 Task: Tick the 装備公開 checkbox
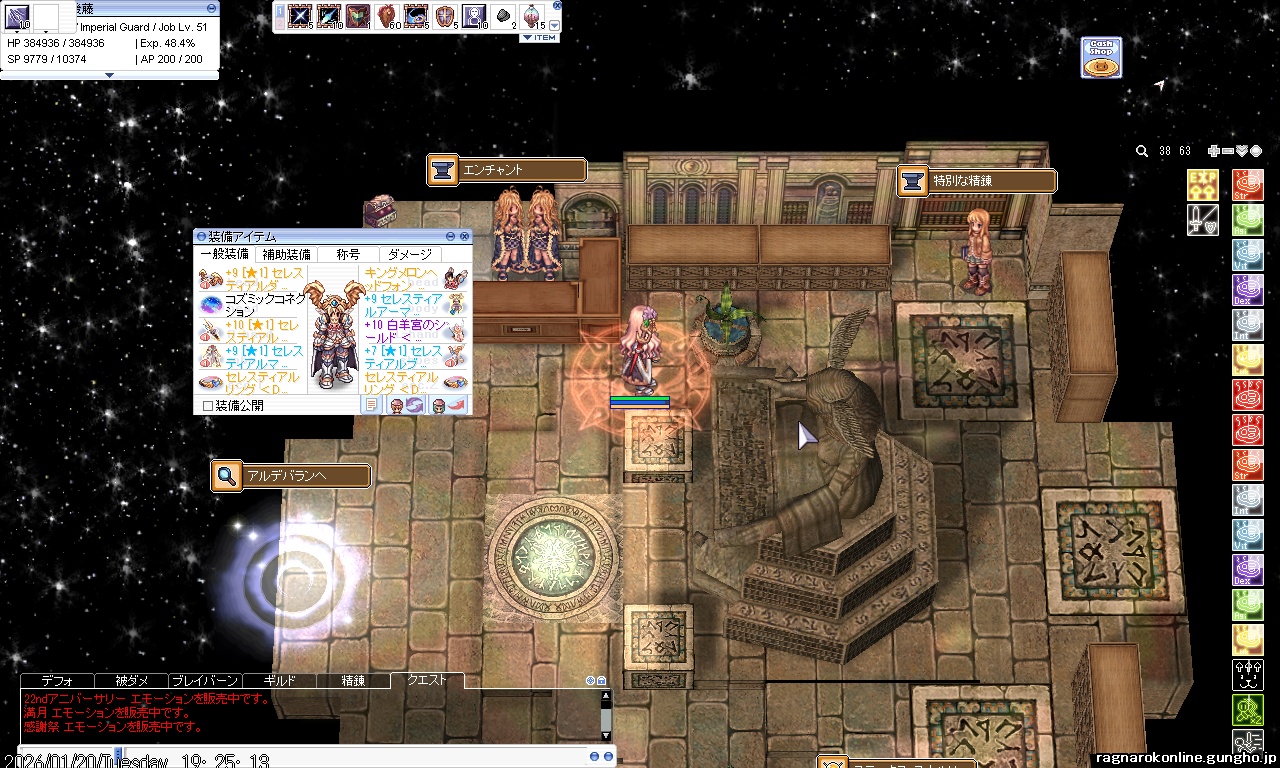pyautogui.click(x=208, y=406)
